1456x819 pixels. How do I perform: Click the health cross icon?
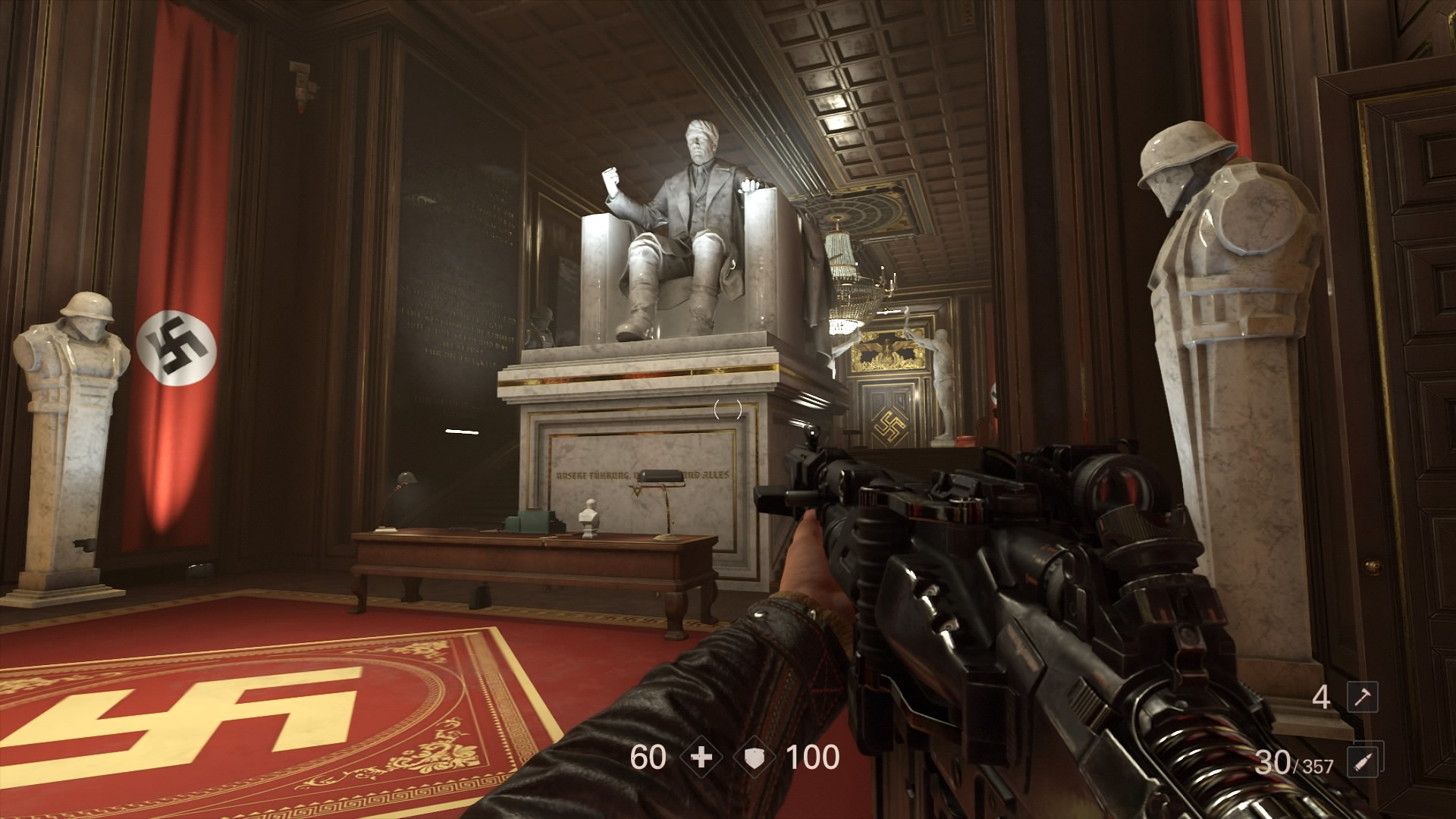point(701,758)
